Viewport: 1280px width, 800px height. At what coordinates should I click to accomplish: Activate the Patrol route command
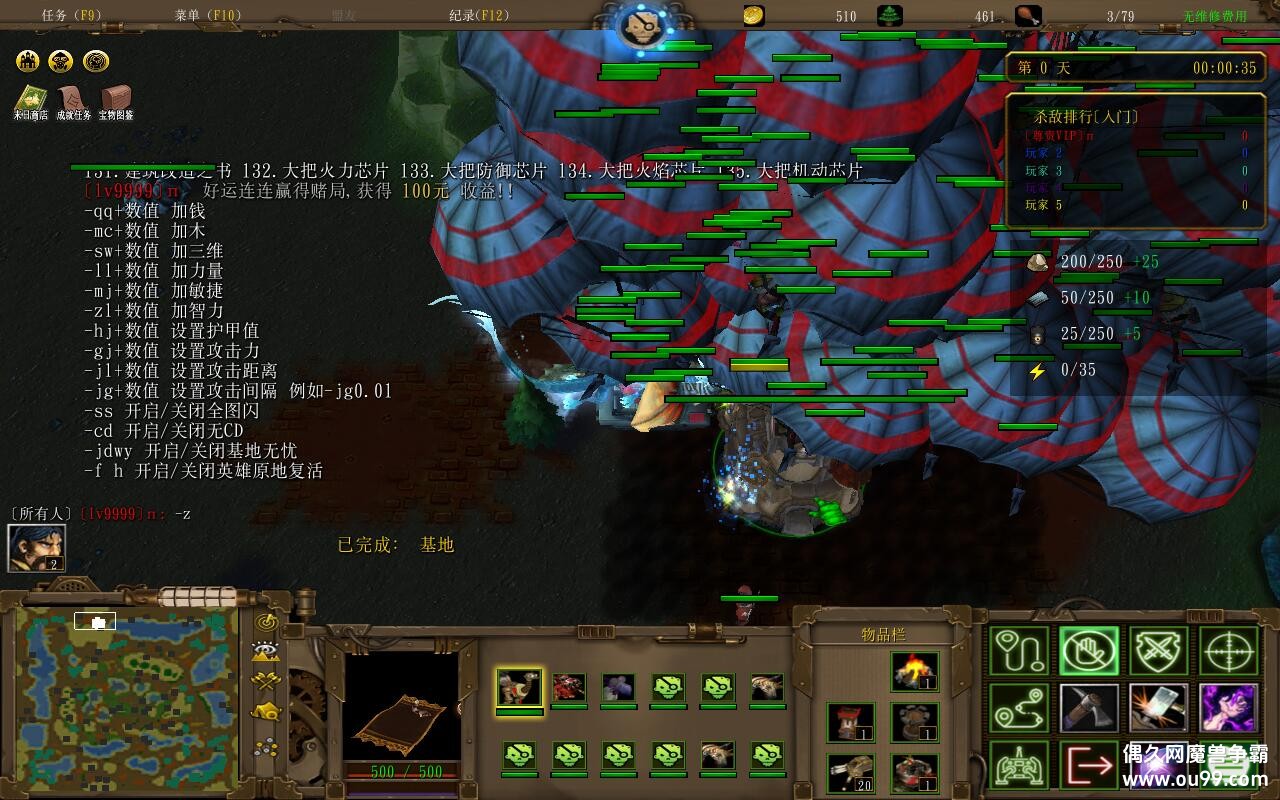[1021, 708]
